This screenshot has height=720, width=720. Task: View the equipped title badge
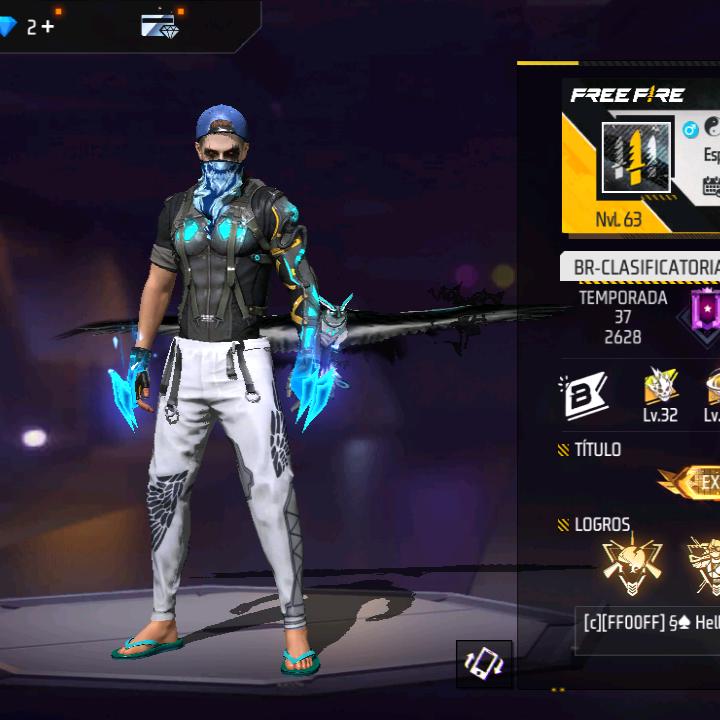click(x=694, y=483)
